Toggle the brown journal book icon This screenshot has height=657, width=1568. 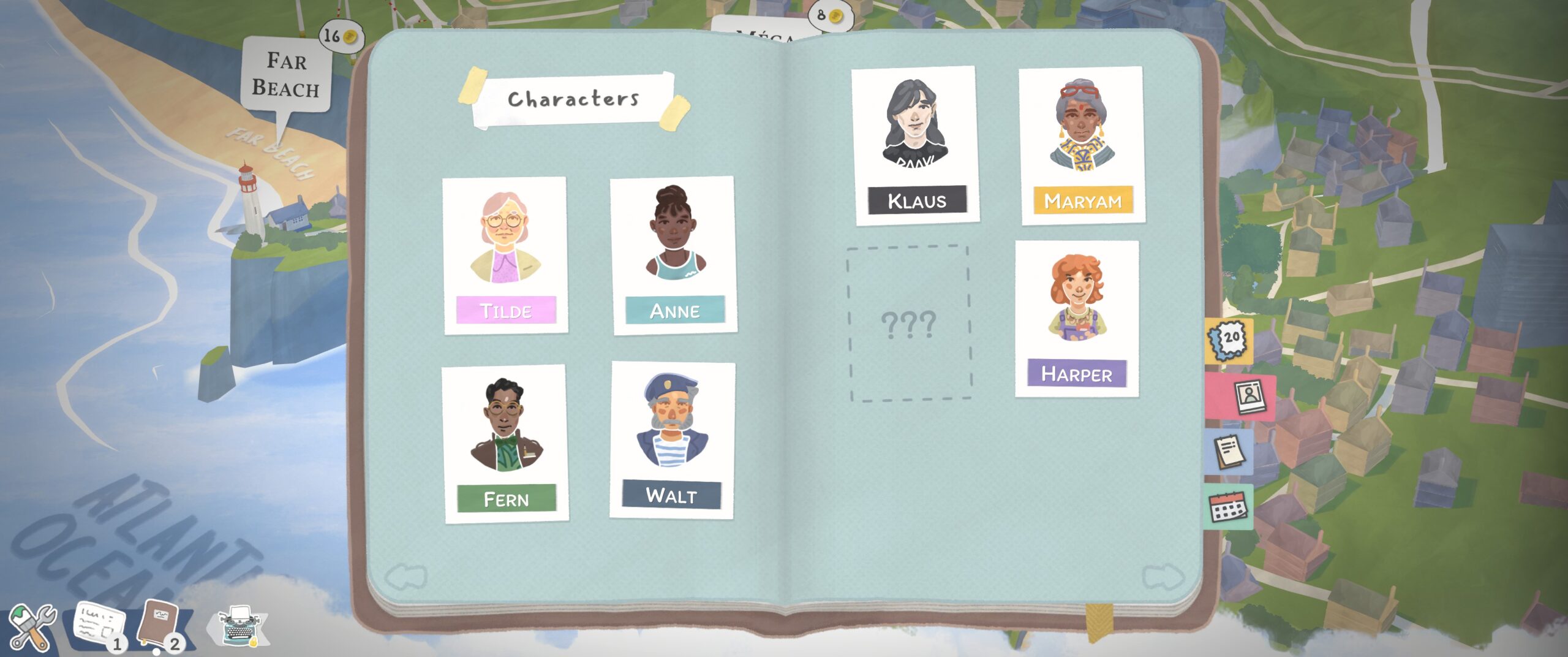(x=159, y=625)
